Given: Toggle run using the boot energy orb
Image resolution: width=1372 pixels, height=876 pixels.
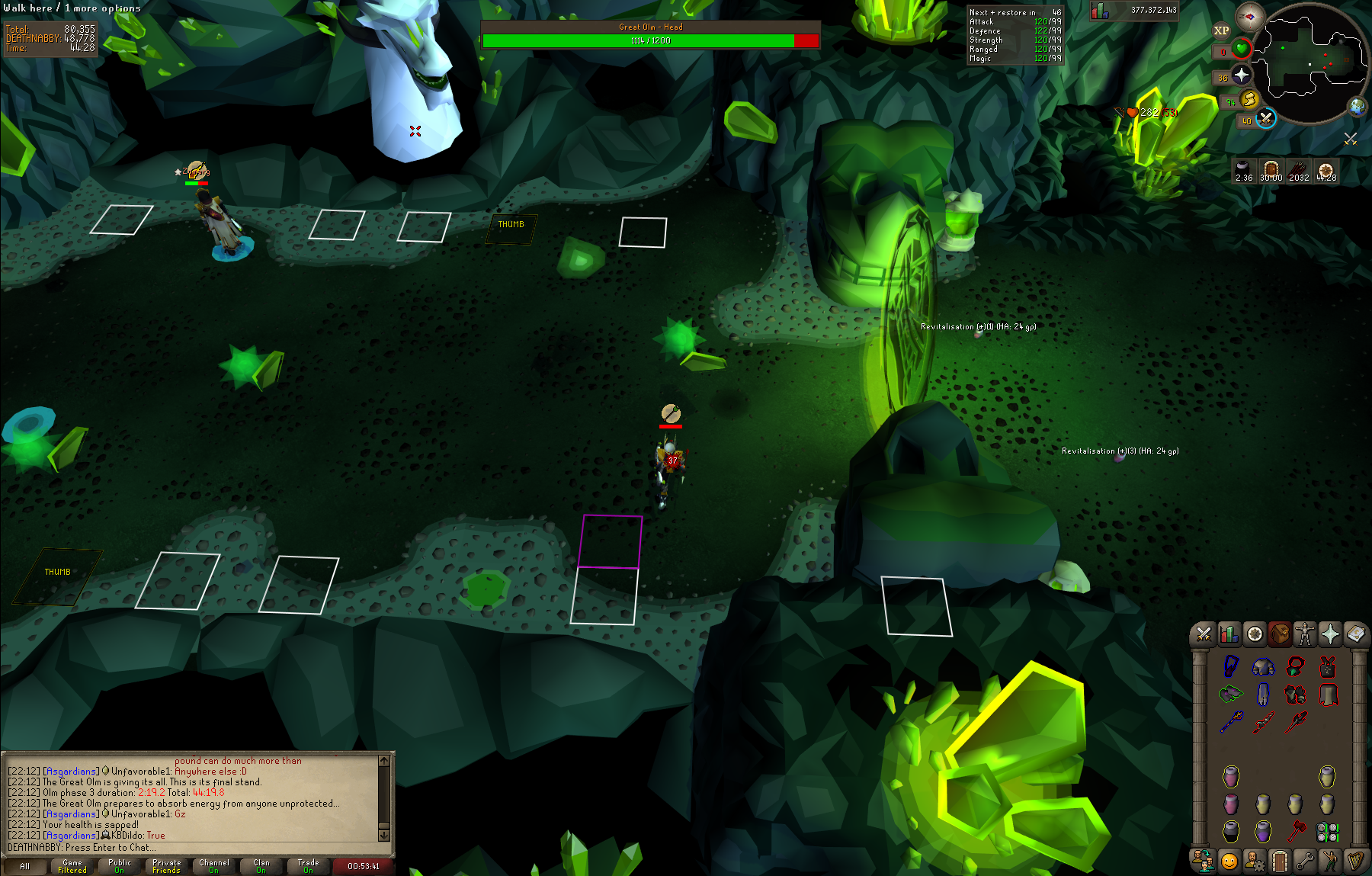Looking at the screenshot, I should [1249, 99].
